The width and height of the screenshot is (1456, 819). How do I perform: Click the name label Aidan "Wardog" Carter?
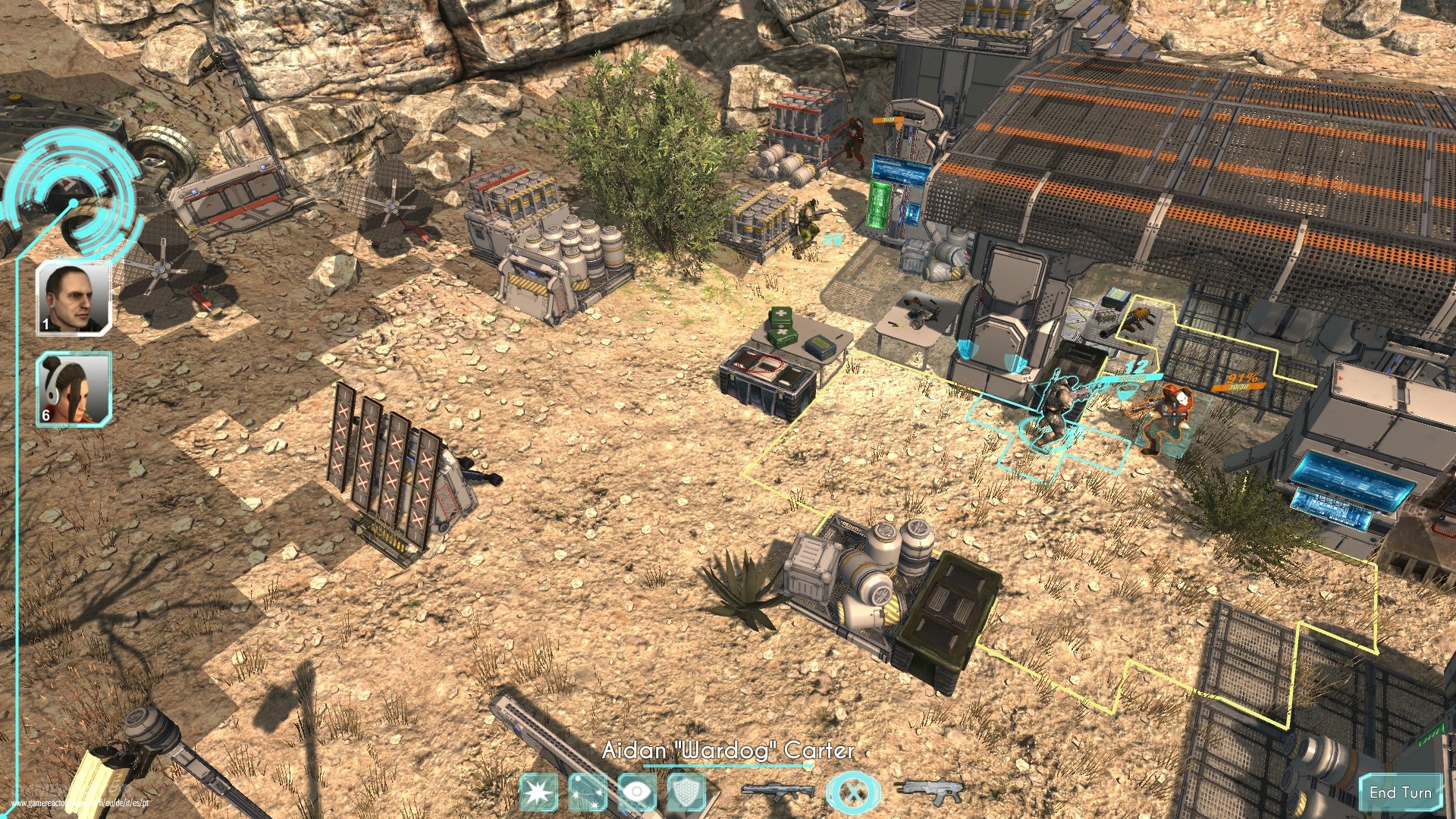[x=728, y=752]
